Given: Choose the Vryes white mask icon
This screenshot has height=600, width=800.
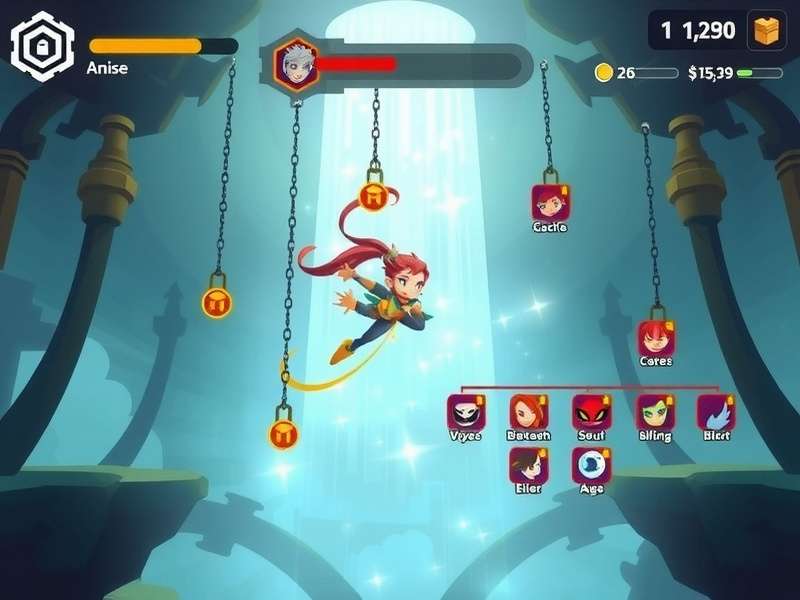Looking at the screenshot, I should pyautogui.click(x=465, y=412).
